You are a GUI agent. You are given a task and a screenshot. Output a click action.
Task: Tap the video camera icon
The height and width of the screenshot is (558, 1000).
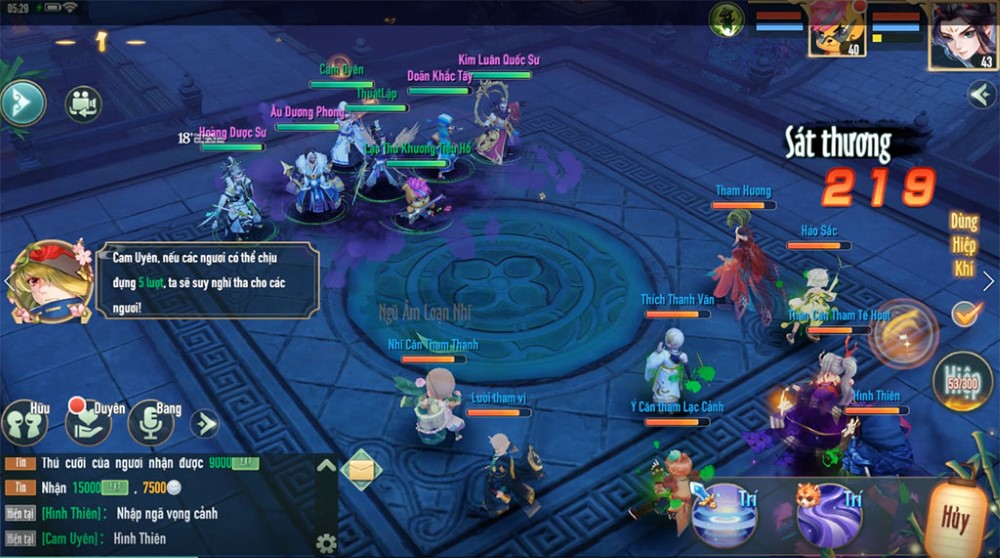click(x=83, y=104)
